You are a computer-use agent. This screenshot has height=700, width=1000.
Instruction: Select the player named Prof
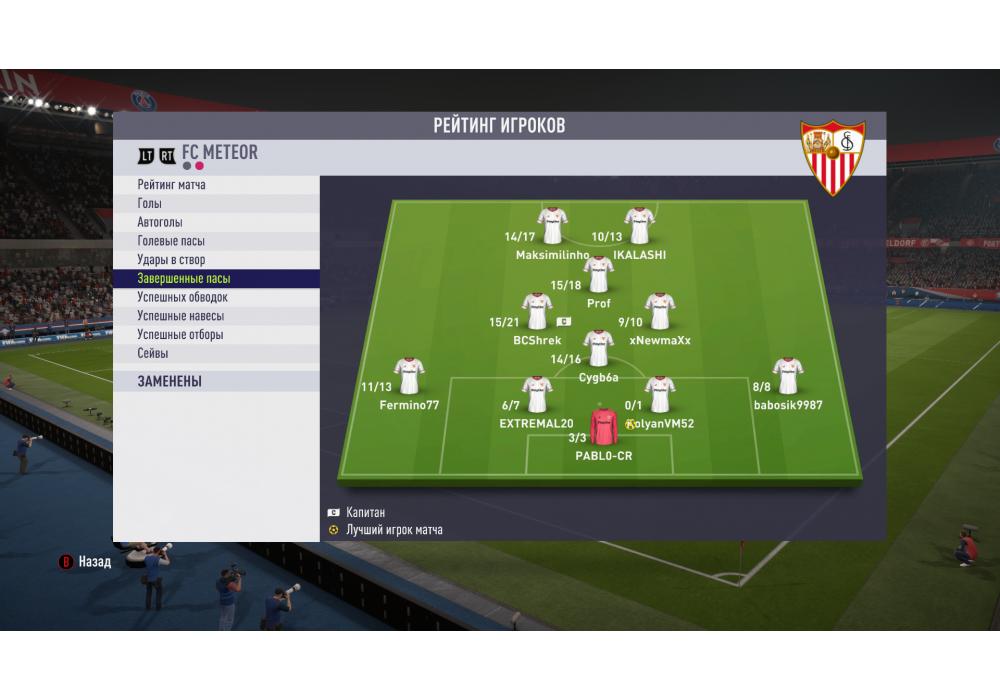pyautogui.click(x=598, y=274)
